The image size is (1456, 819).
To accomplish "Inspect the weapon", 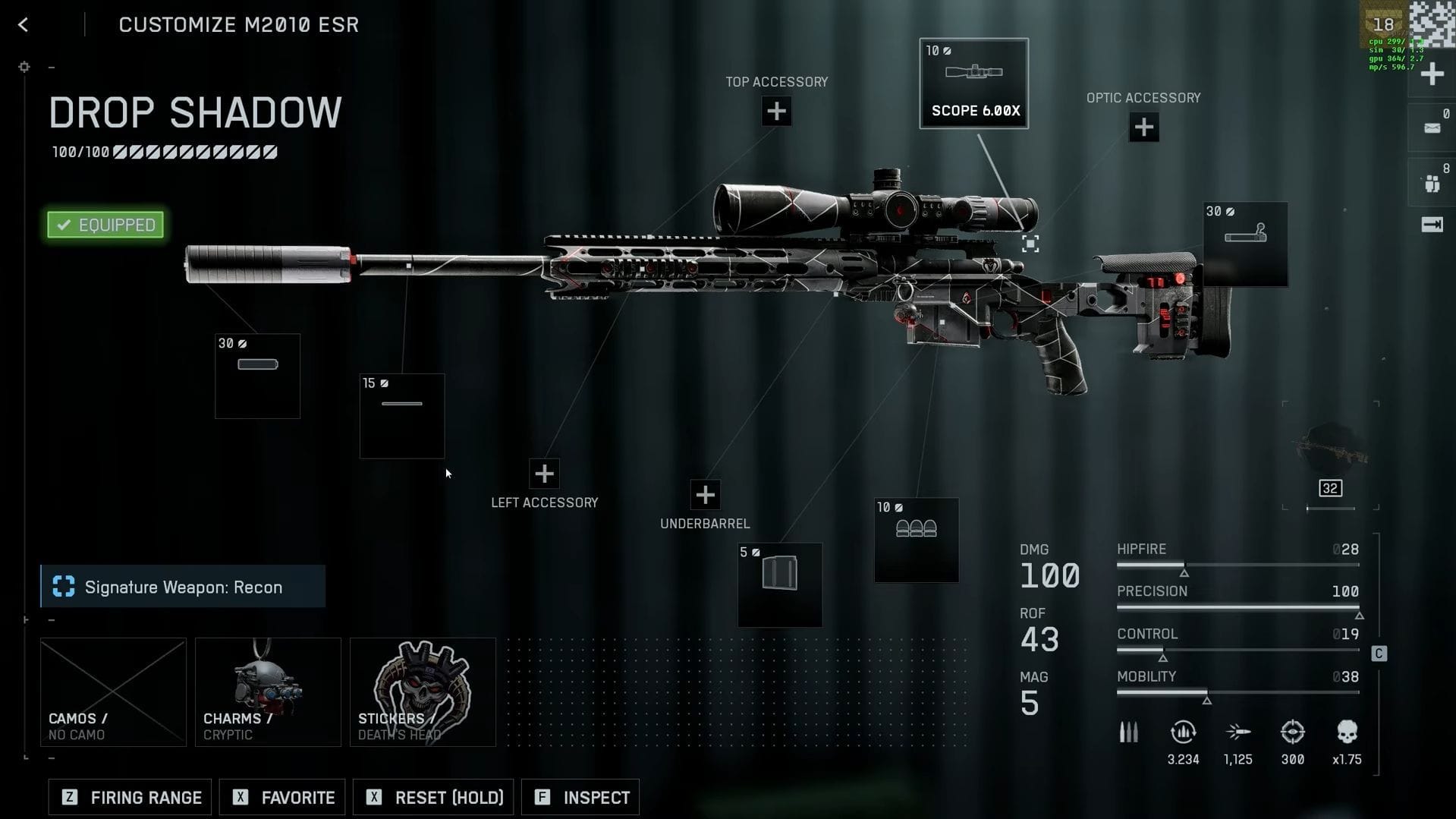I will point(580,797).
